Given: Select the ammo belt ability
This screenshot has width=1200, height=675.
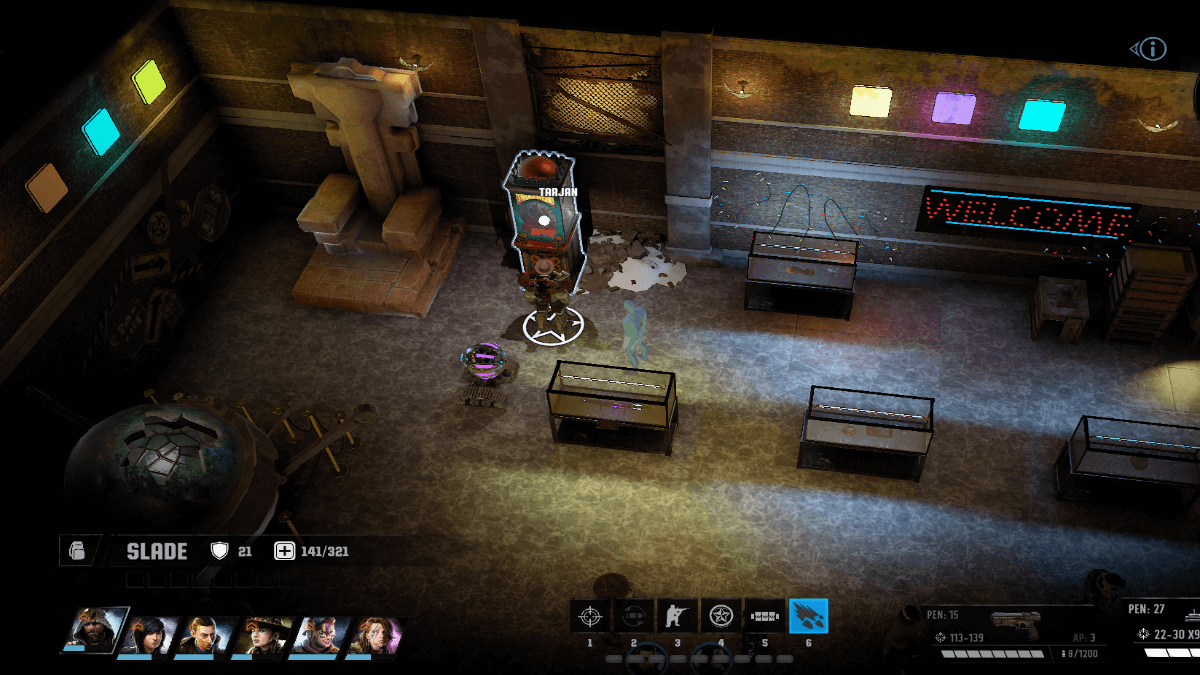Looking at the screenshot, I should (765, 615).
